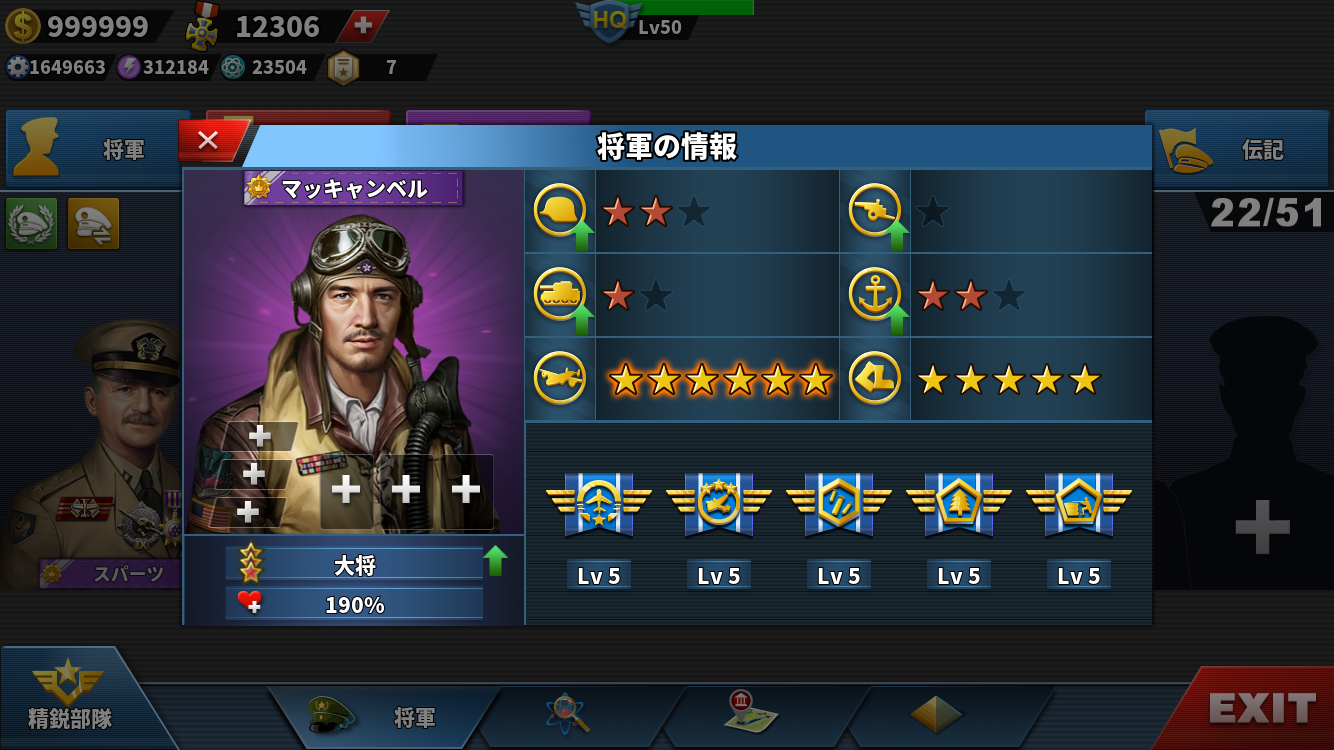Select the marching boot mobility icon

coord(875,379)
